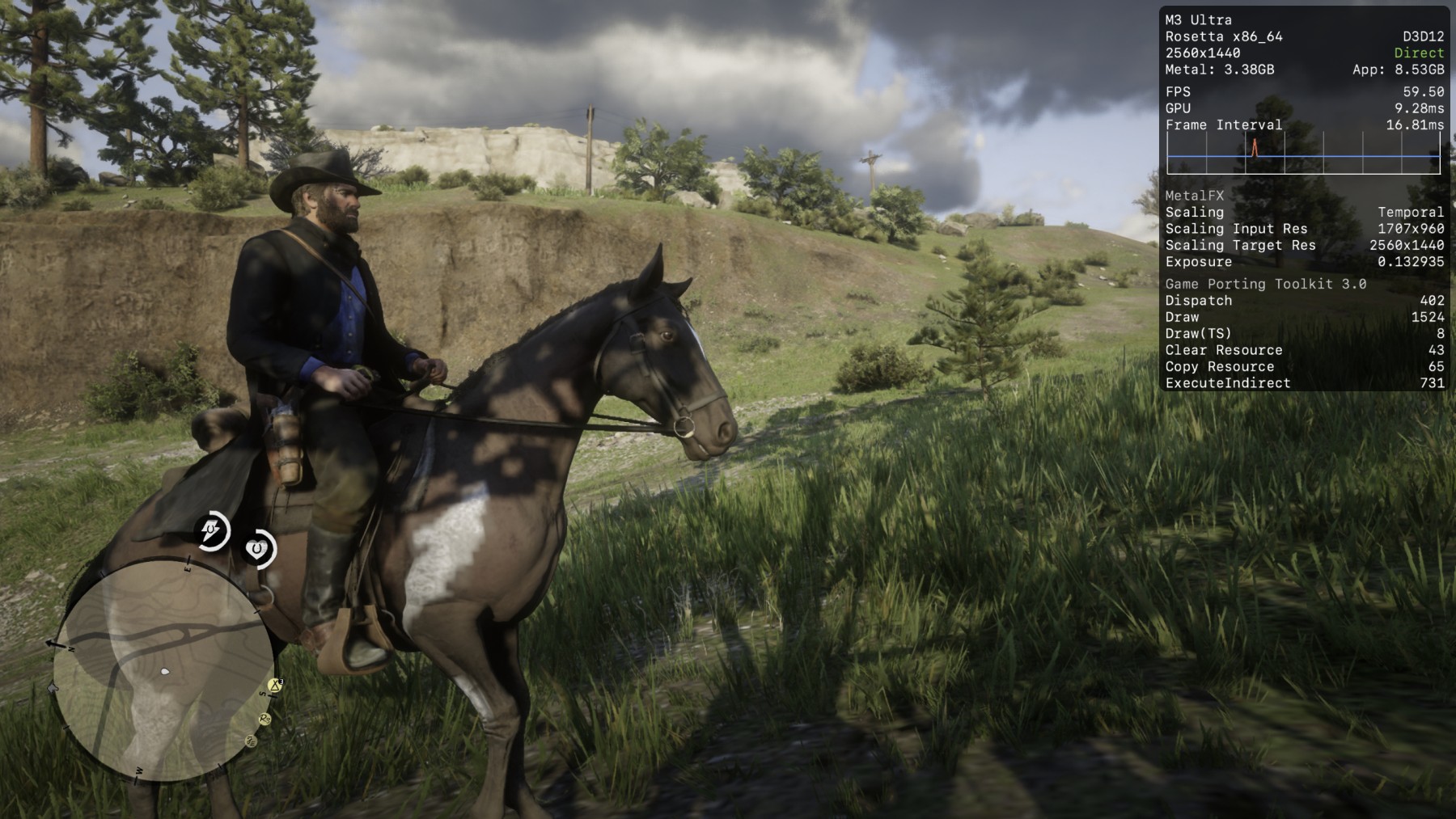The height and width of the screenshot is (819, 1456).
Task: Click the white player marker on minimap
Action: [x=165, y=671]
